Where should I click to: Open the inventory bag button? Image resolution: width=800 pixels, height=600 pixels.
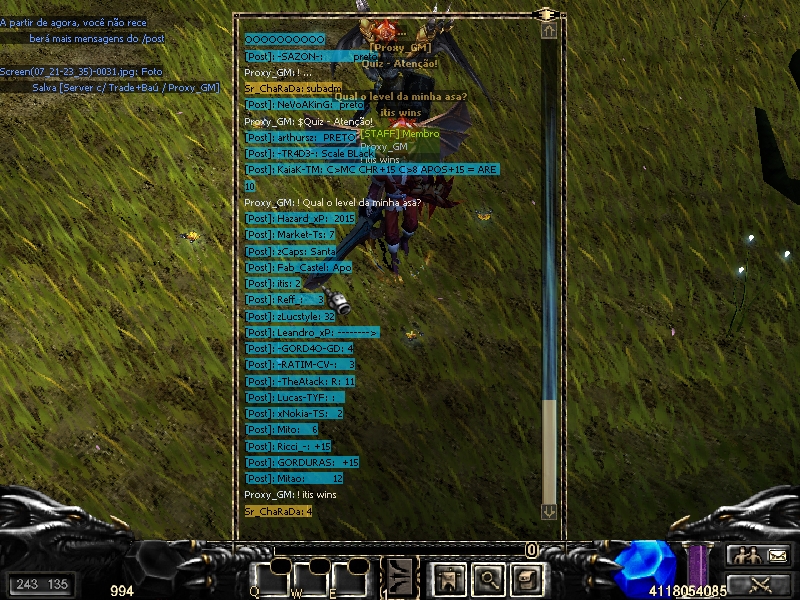[x=527, y=577]
